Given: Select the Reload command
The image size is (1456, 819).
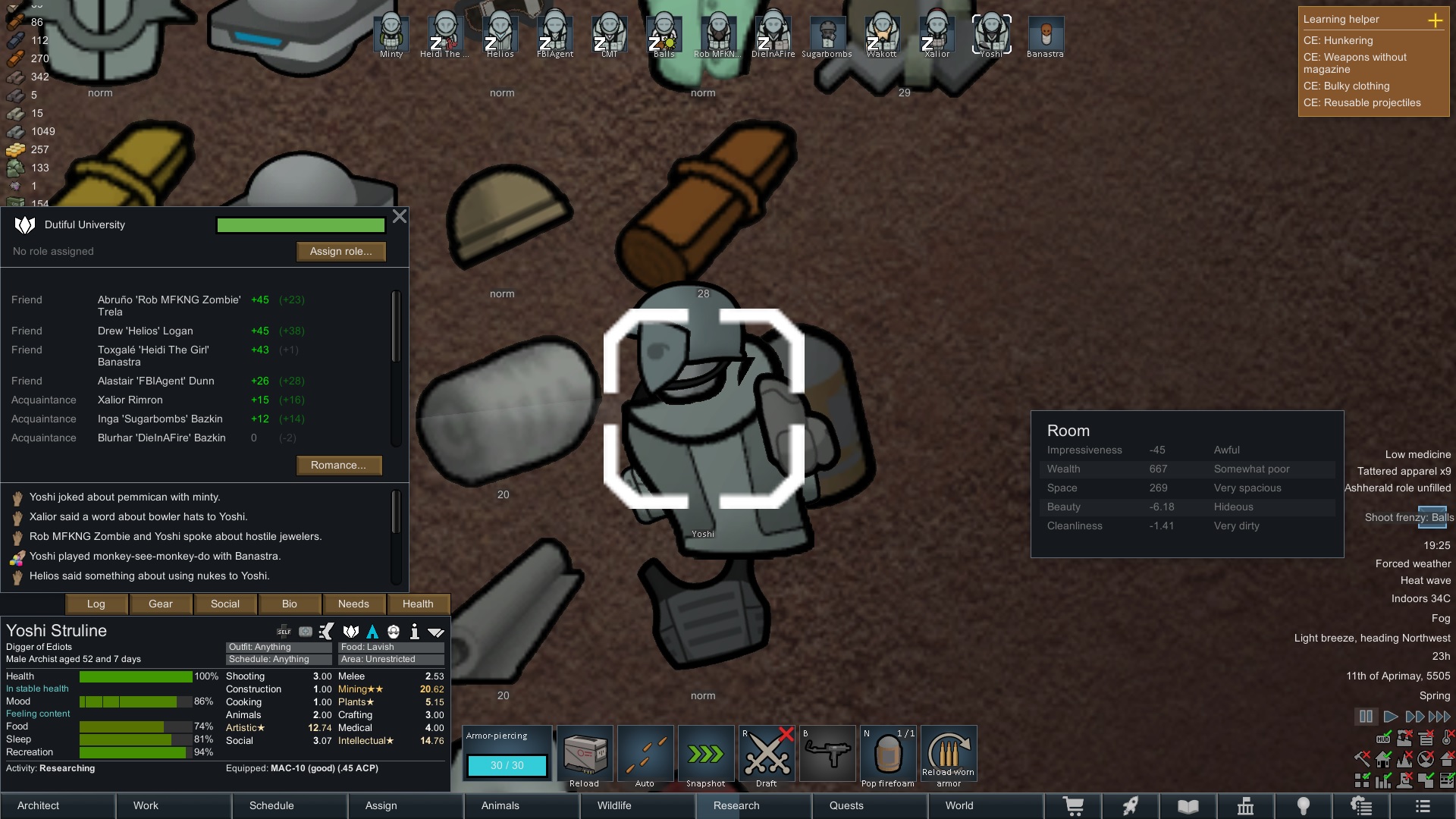Looking at the screenshot, I should (585, 755).
